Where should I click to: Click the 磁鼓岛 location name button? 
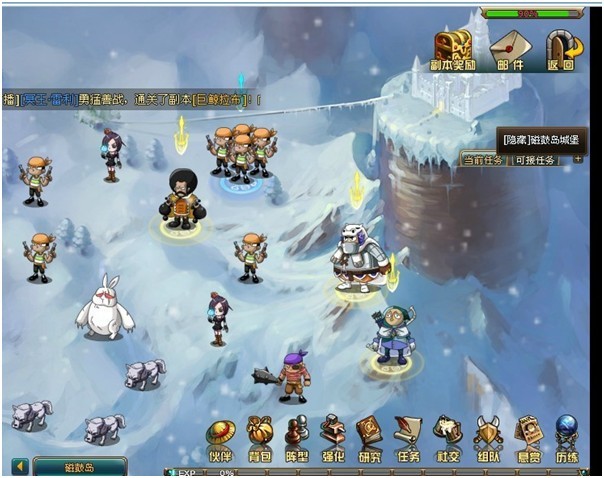pos(80,466)
